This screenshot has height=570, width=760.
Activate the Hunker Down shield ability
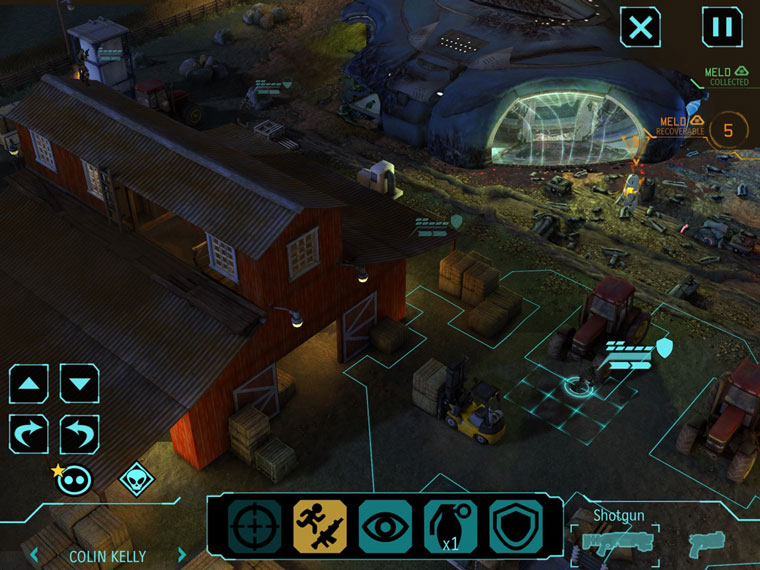click(x=516, y=526)
